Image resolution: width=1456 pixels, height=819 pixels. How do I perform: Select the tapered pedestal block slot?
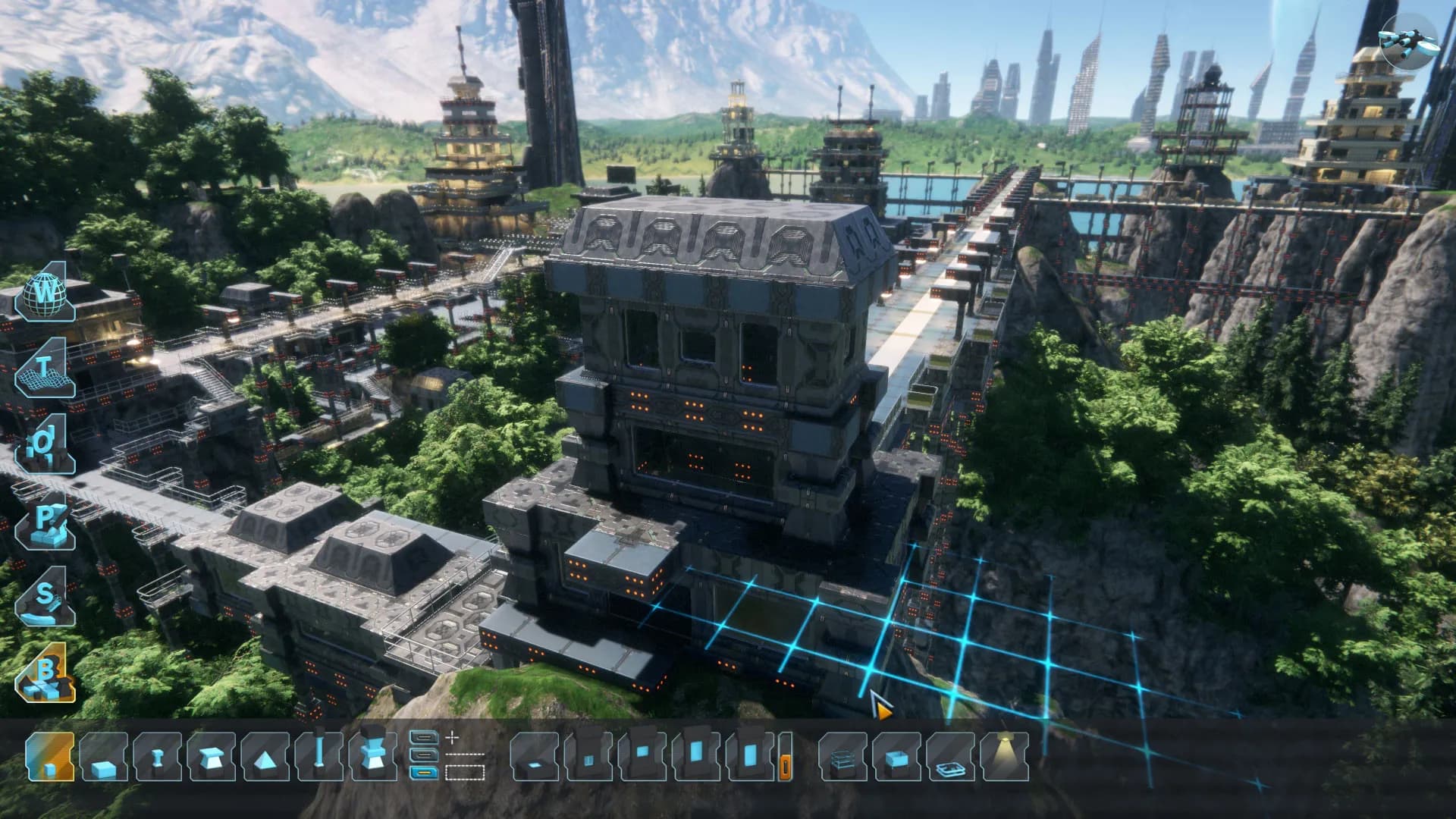211,756
